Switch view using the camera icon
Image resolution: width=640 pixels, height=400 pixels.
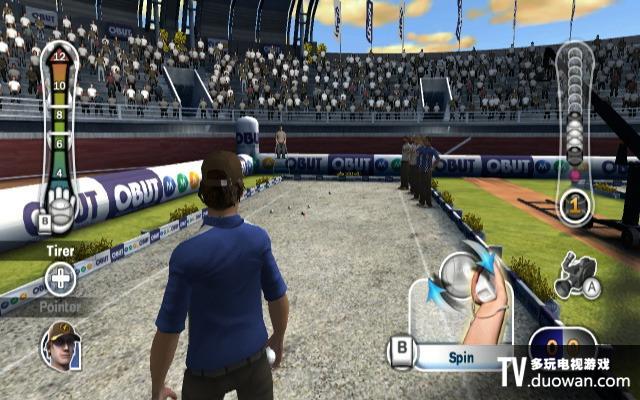(x=576, y=276)
